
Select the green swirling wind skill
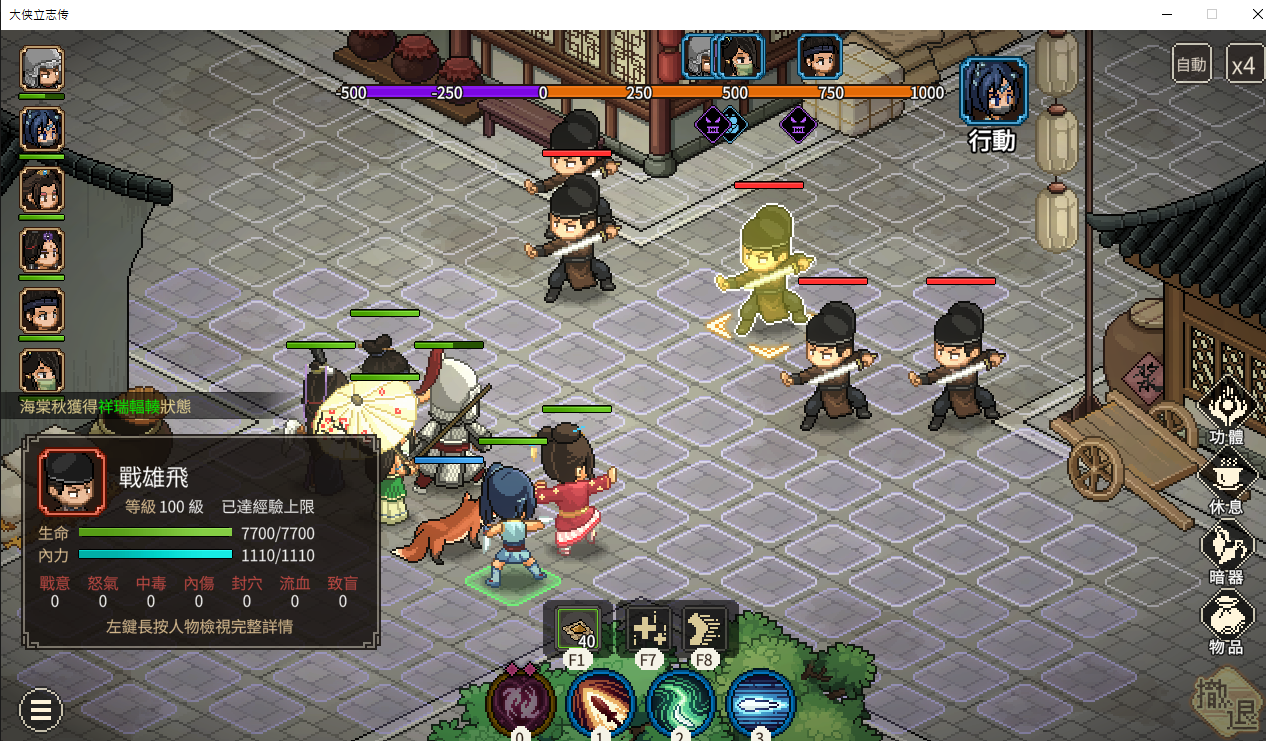(681, 703)
